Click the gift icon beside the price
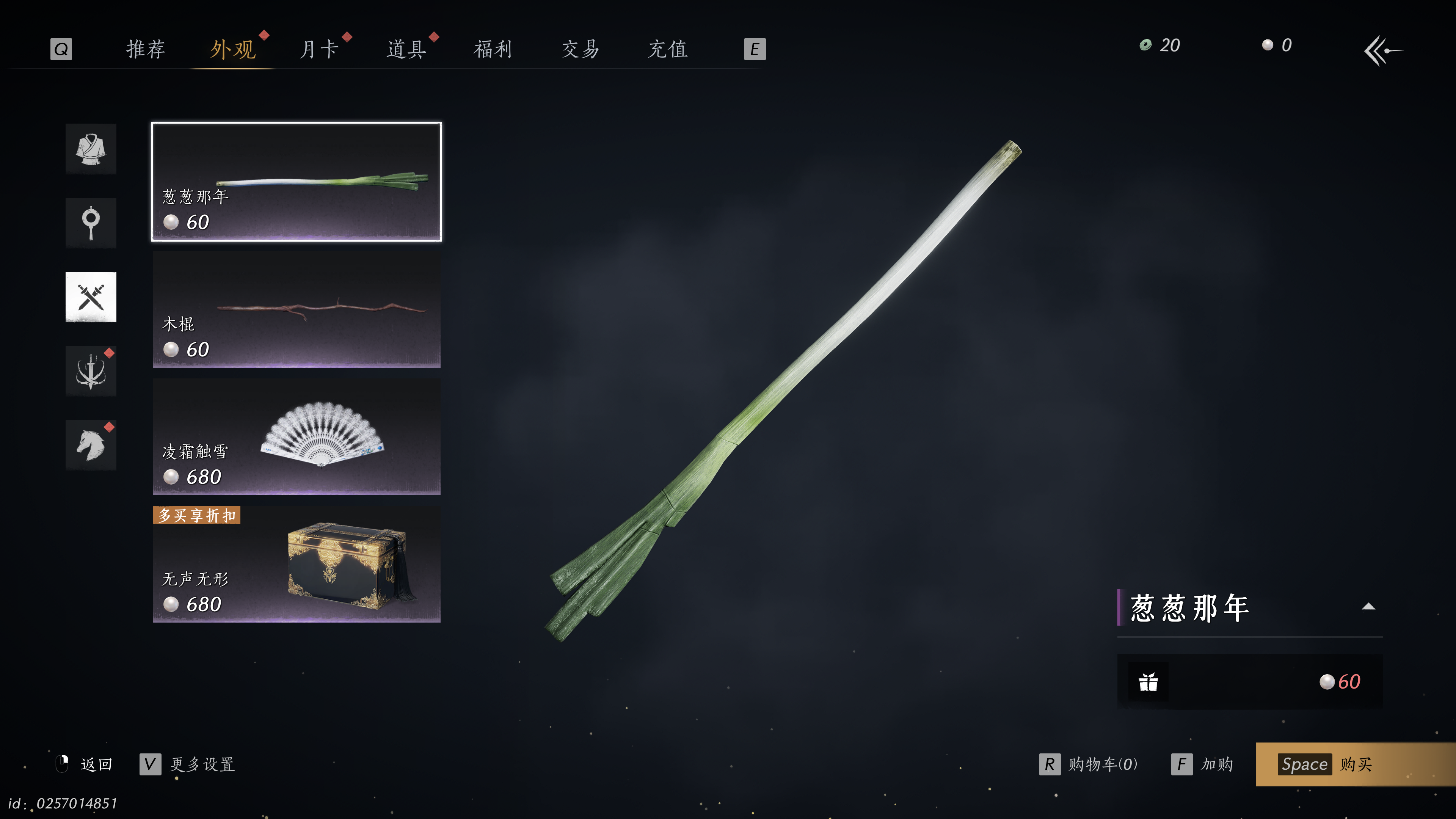The image size is (1456, 819). click(x=1148, y=682)
